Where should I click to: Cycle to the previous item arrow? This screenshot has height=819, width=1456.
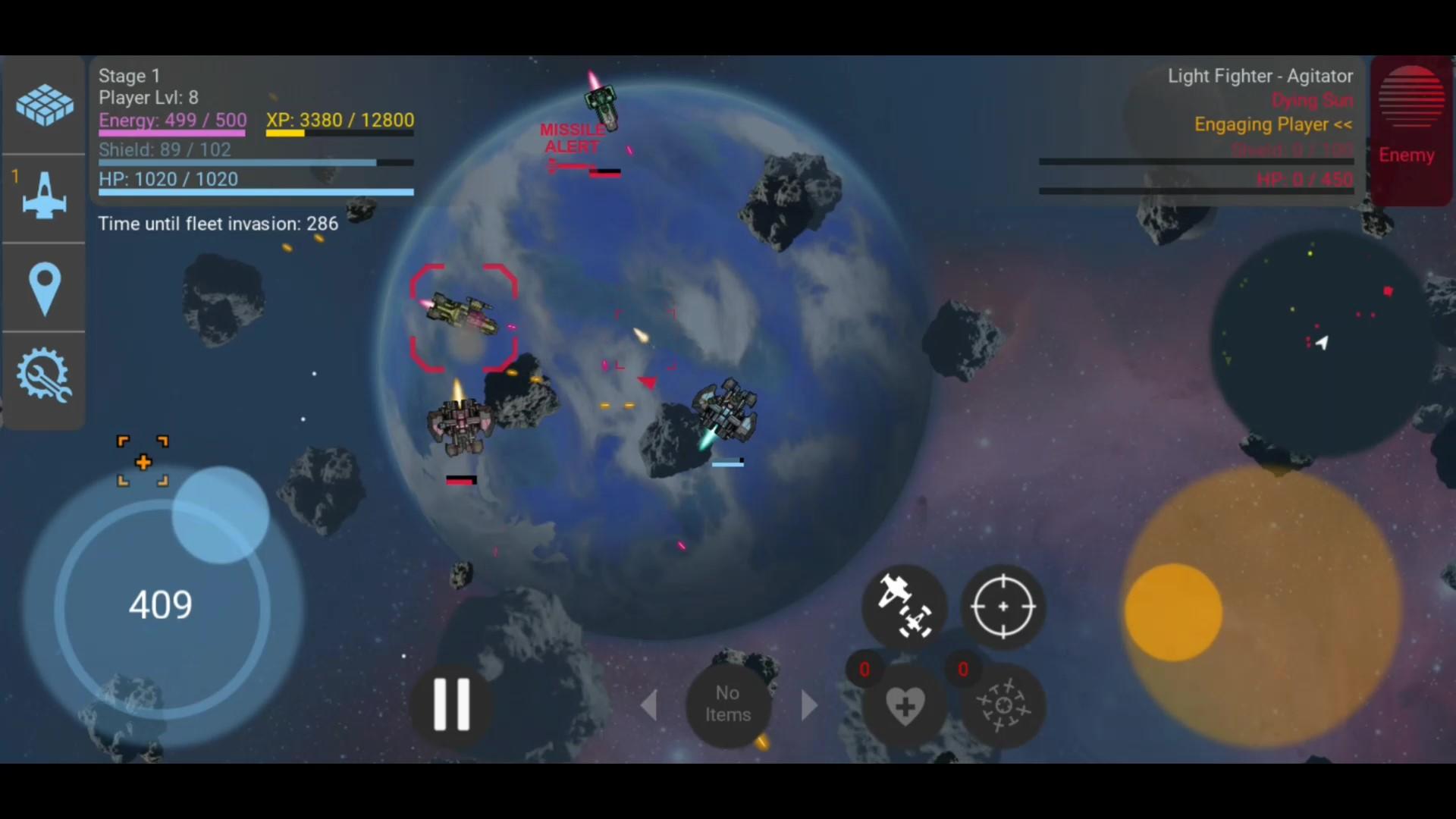tap(651, 704)
